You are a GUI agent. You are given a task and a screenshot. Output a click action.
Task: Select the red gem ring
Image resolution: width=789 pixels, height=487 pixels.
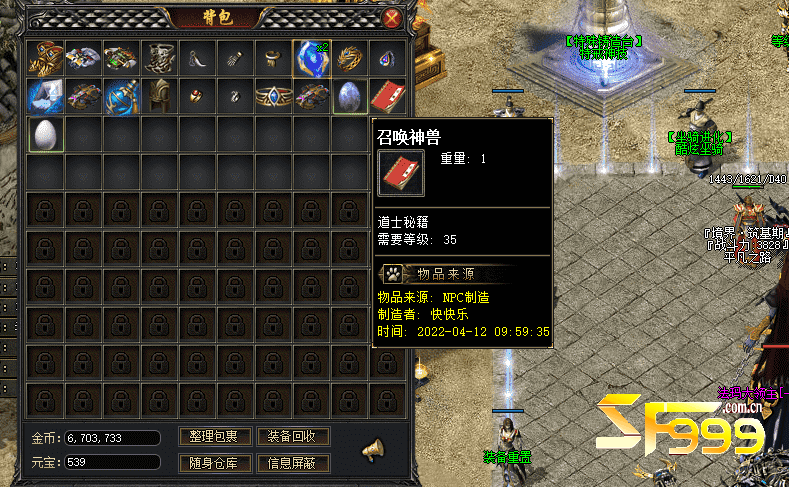[198, 97]
